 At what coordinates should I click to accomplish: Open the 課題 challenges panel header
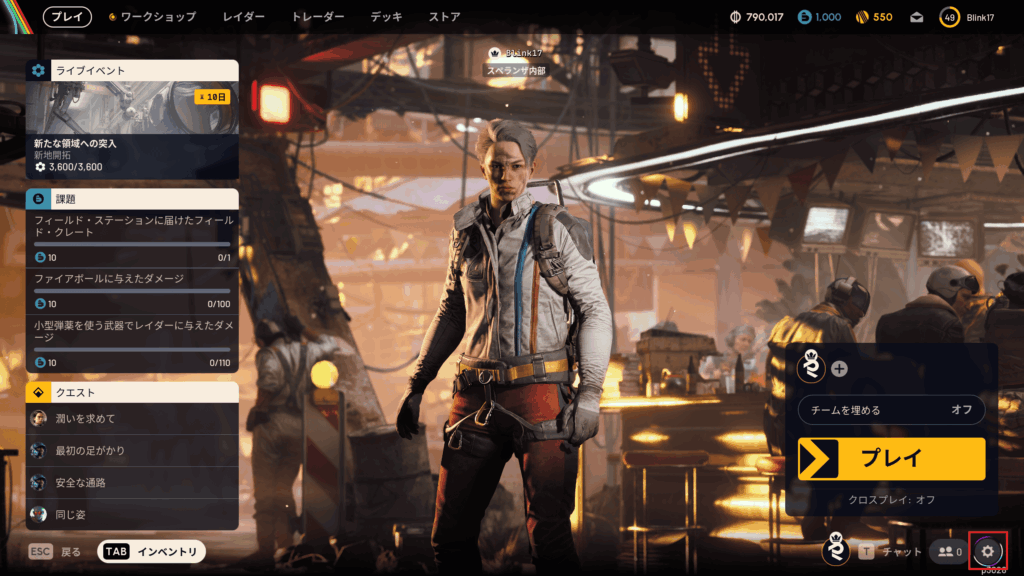(x=132, y=199)
